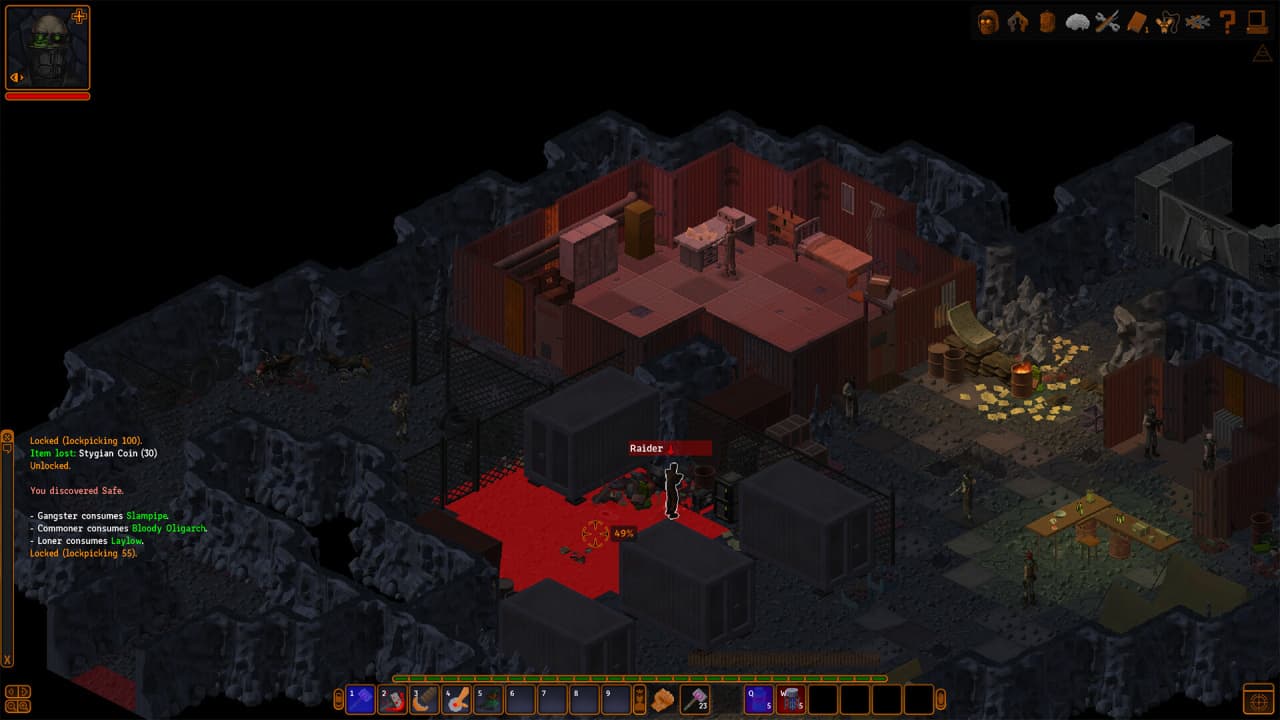The image size is (1280, 720).
Task: Open the brain abilities icon
Action: 1077,22
